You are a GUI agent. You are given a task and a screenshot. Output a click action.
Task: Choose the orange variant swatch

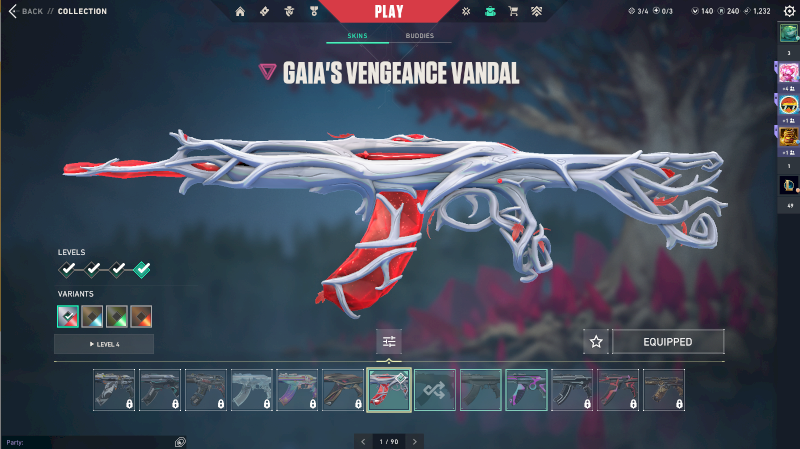point(141,317)
